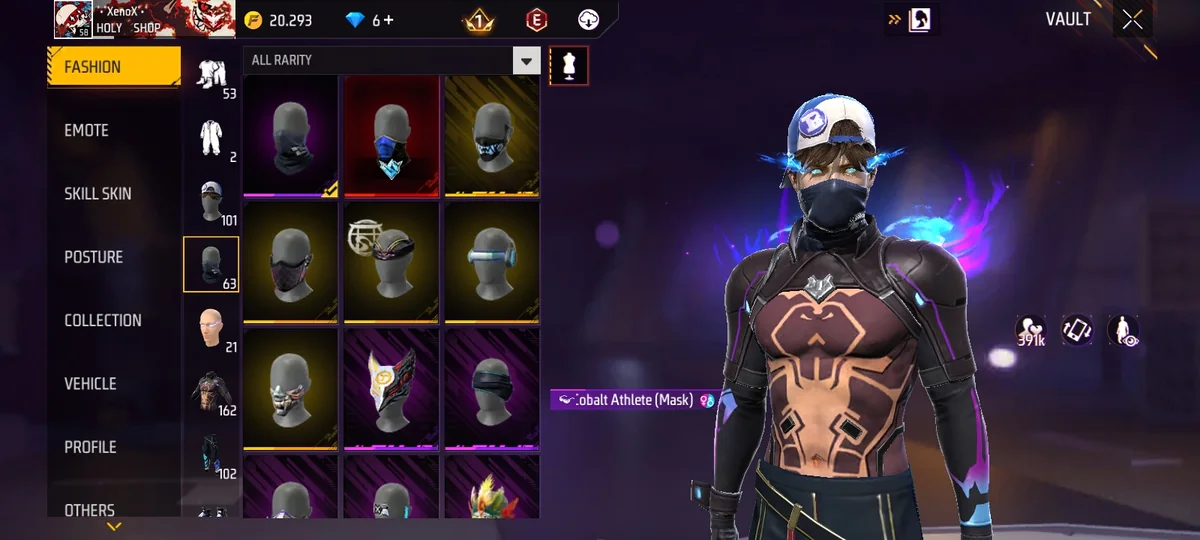Image resolution: width=1200 pixels, height=540 pixels.
Task: Select the cyan visor headset item
Action: click(491, 262)
